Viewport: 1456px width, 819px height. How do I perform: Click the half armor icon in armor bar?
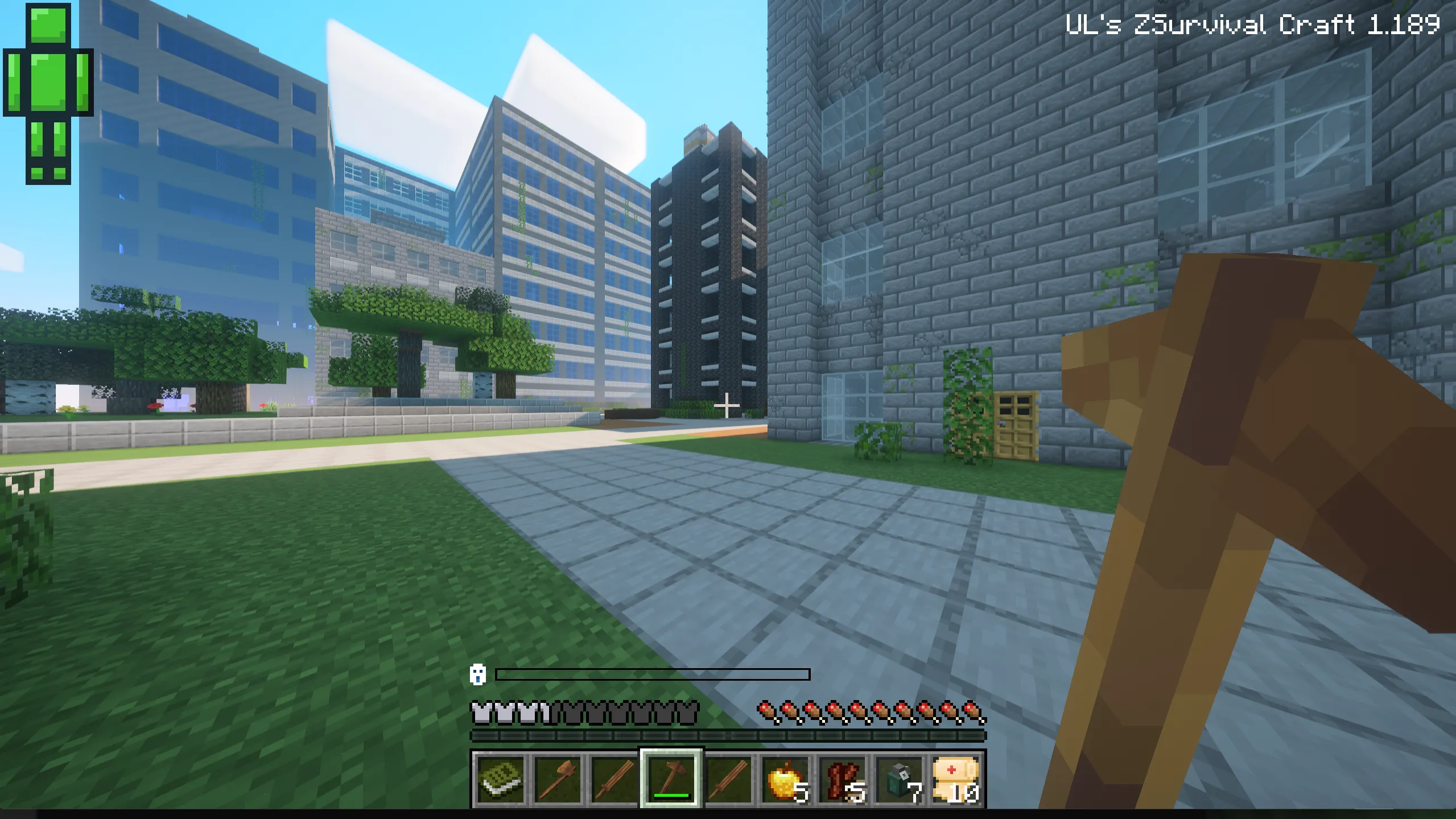(545, 710)
